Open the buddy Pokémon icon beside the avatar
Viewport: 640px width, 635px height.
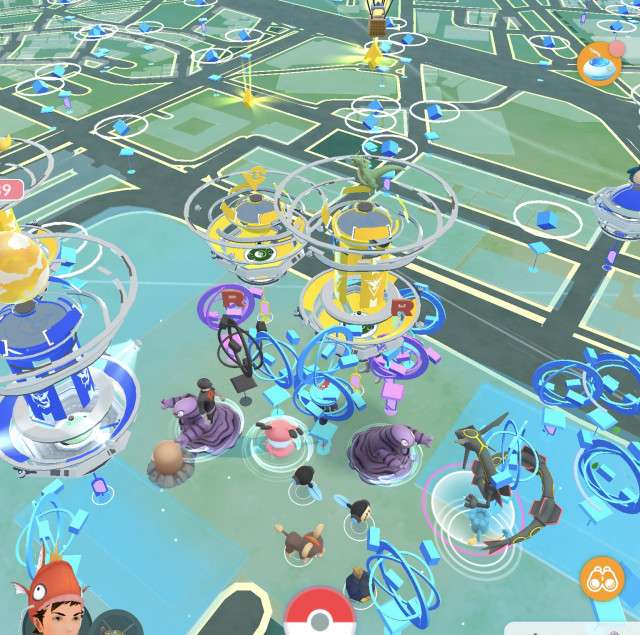point(116,624)
